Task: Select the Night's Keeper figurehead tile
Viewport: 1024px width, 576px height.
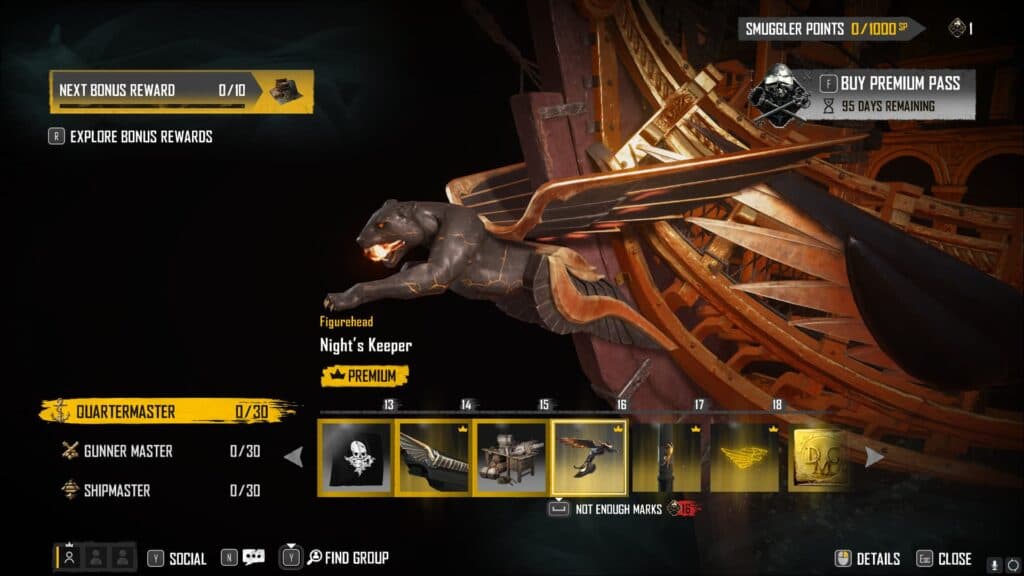Action: pyautogui.click(x=589, y=456)
